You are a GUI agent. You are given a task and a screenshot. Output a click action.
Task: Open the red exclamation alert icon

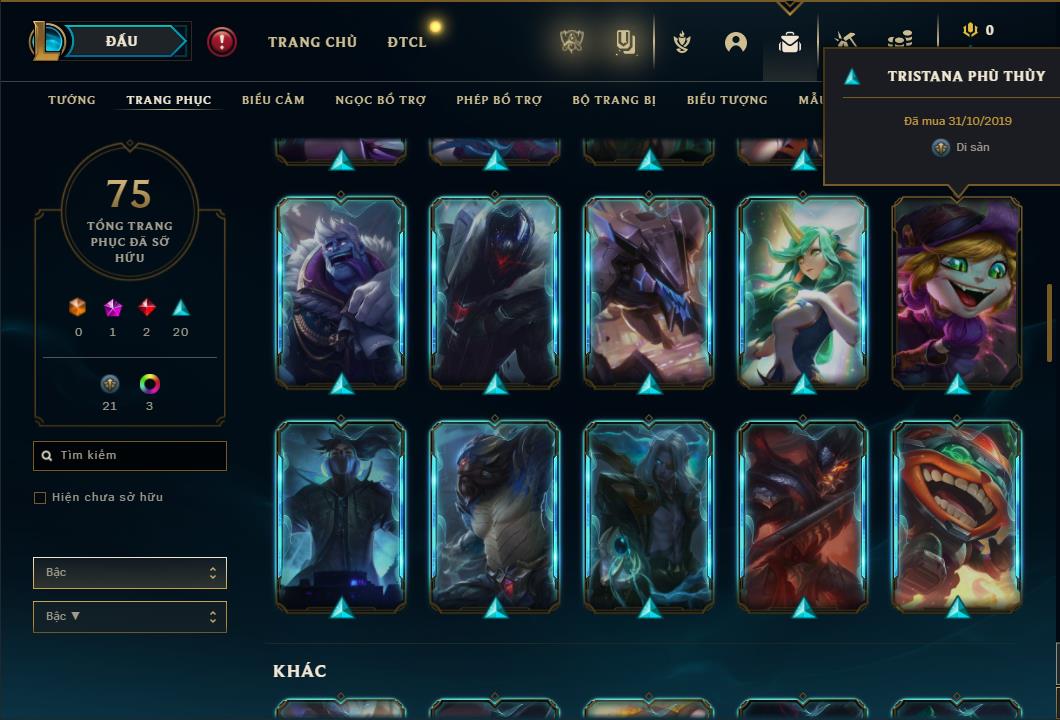pos(222,41)
